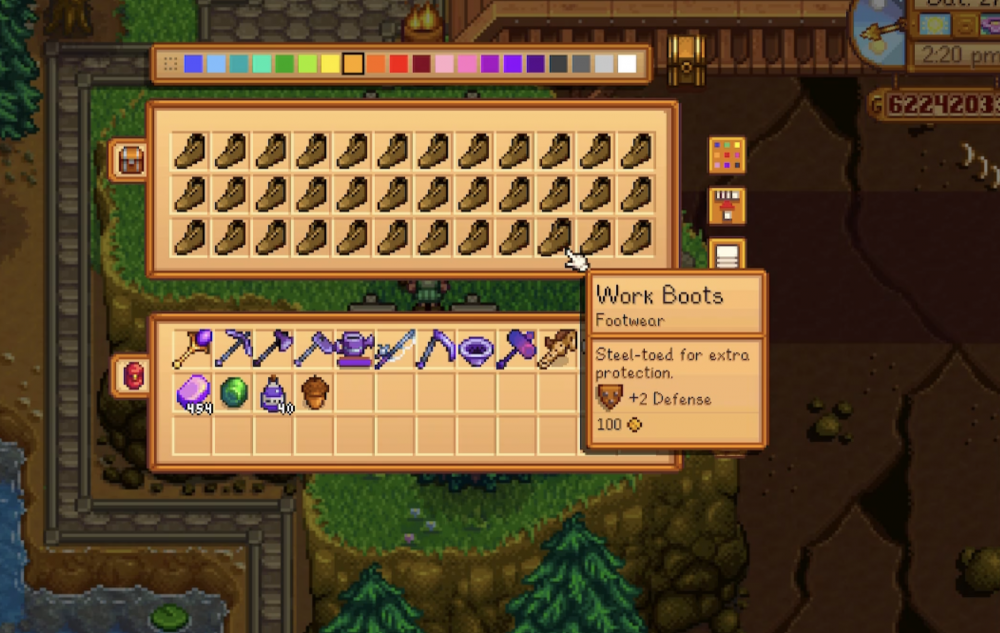Choose the white color swatch
1000x633 pixels.
[627, 64]
